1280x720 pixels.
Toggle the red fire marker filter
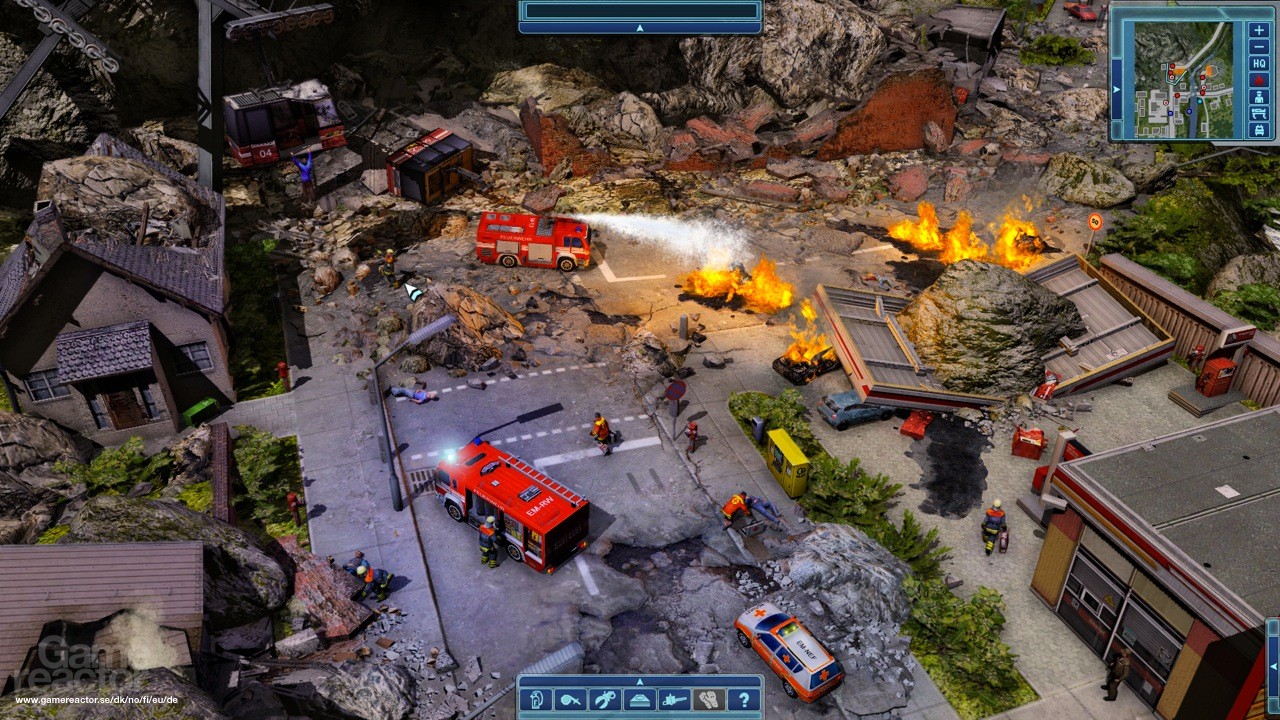(x=1259, y=80)
